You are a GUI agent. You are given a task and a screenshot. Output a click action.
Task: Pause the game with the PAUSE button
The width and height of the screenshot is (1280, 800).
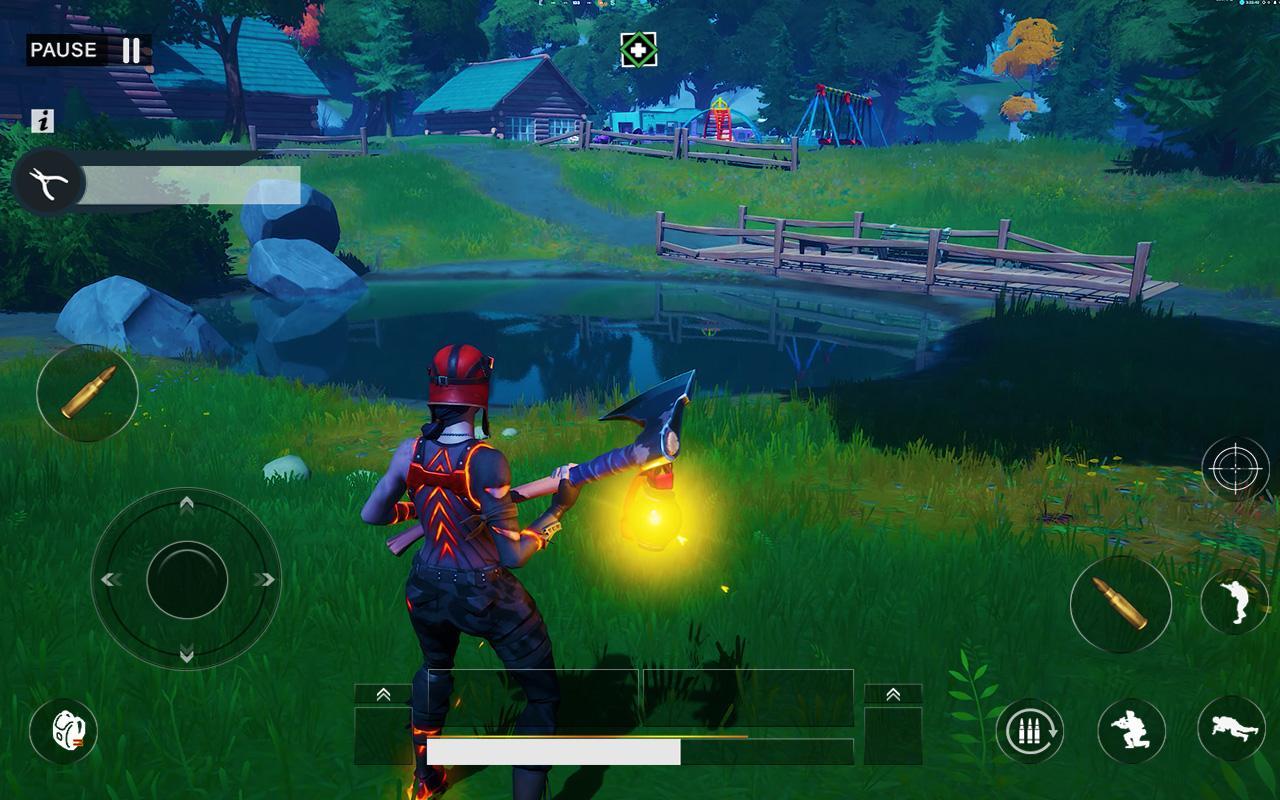(x=88, y=50)
